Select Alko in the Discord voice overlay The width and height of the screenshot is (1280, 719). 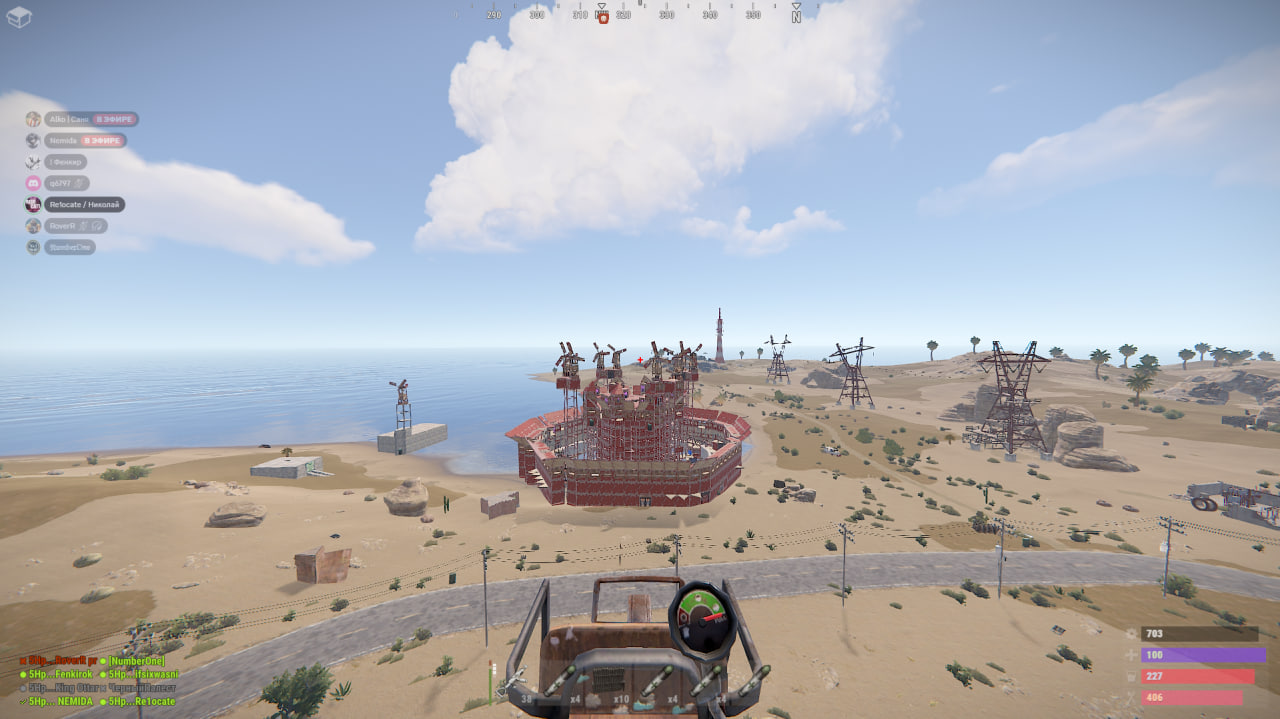point(67,119)
